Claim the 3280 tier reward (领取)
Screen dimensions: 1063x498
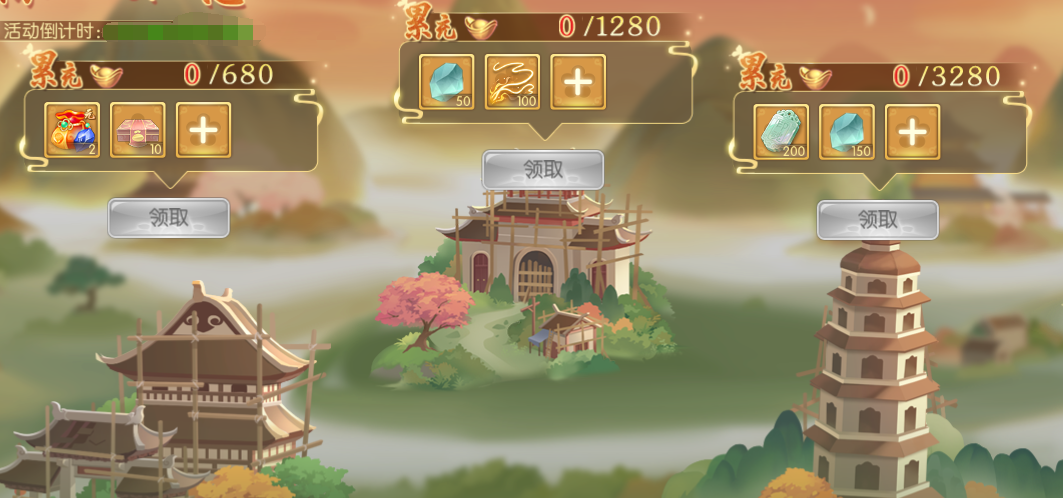coord(877,220)
